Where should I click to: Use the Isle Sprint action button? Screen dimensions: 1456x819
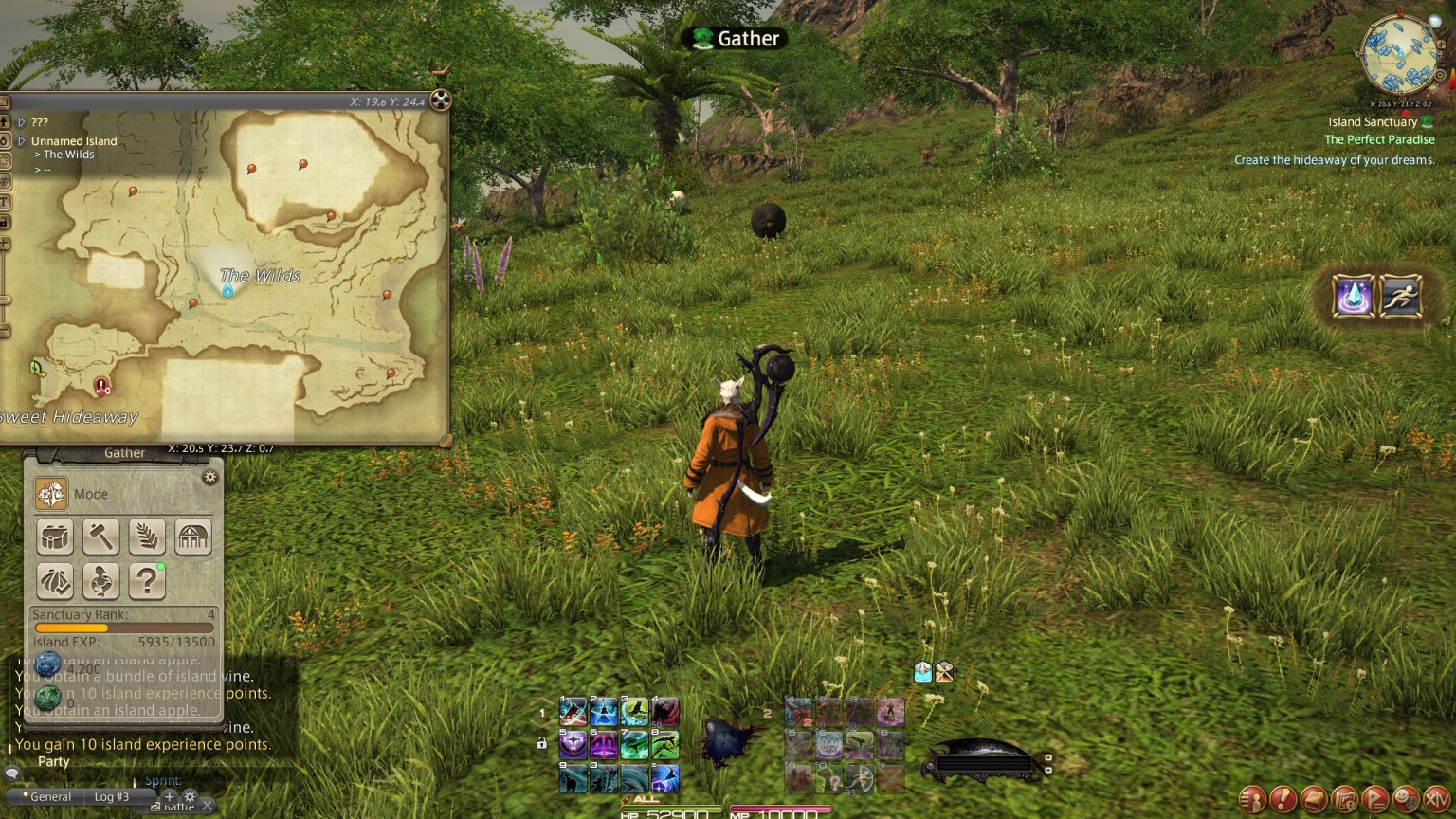coord(1401,297)
